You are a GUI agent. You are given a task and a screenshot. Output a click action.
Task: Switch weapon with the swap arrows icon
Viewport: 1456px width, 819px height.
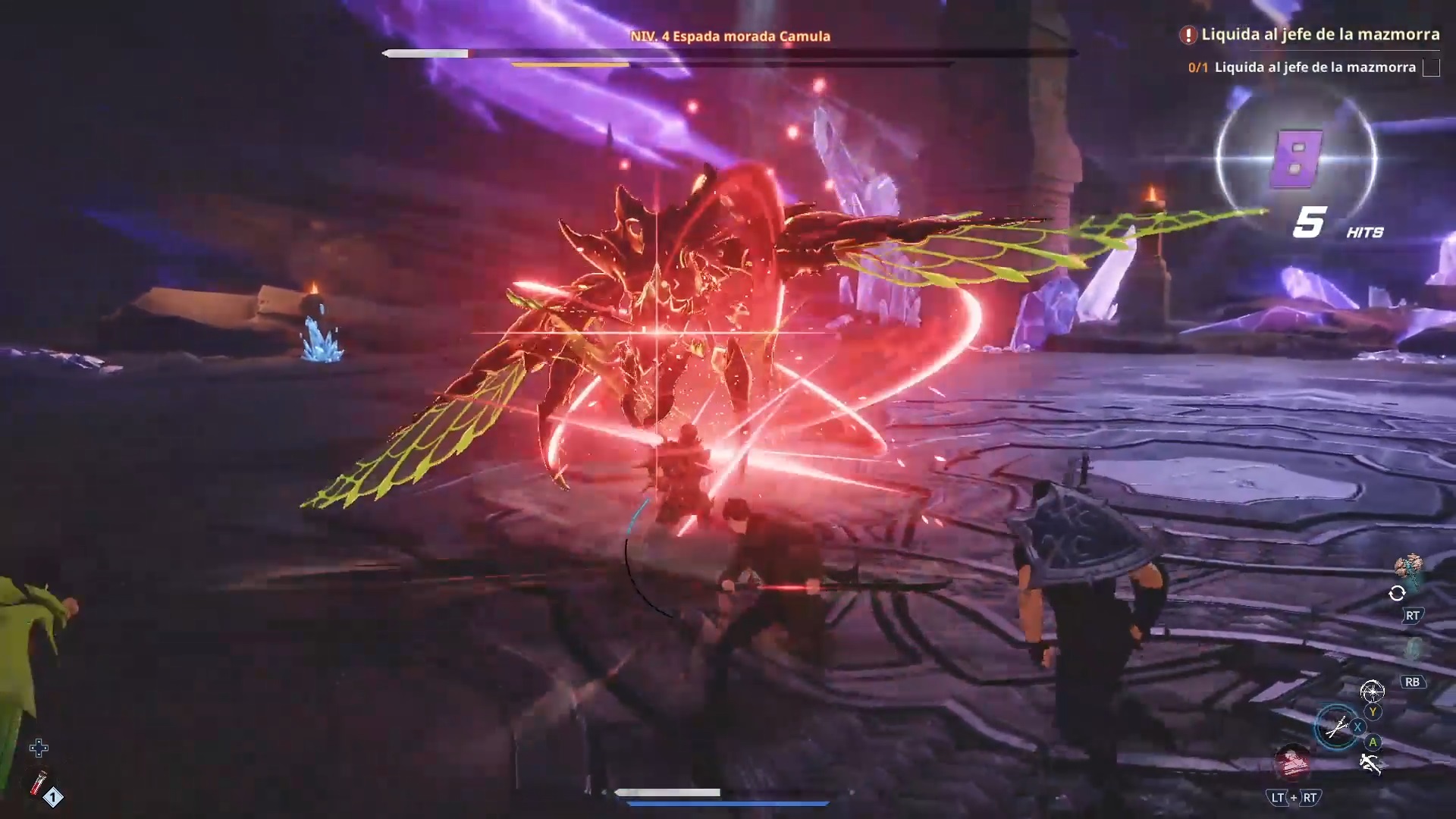point(1397,593)
